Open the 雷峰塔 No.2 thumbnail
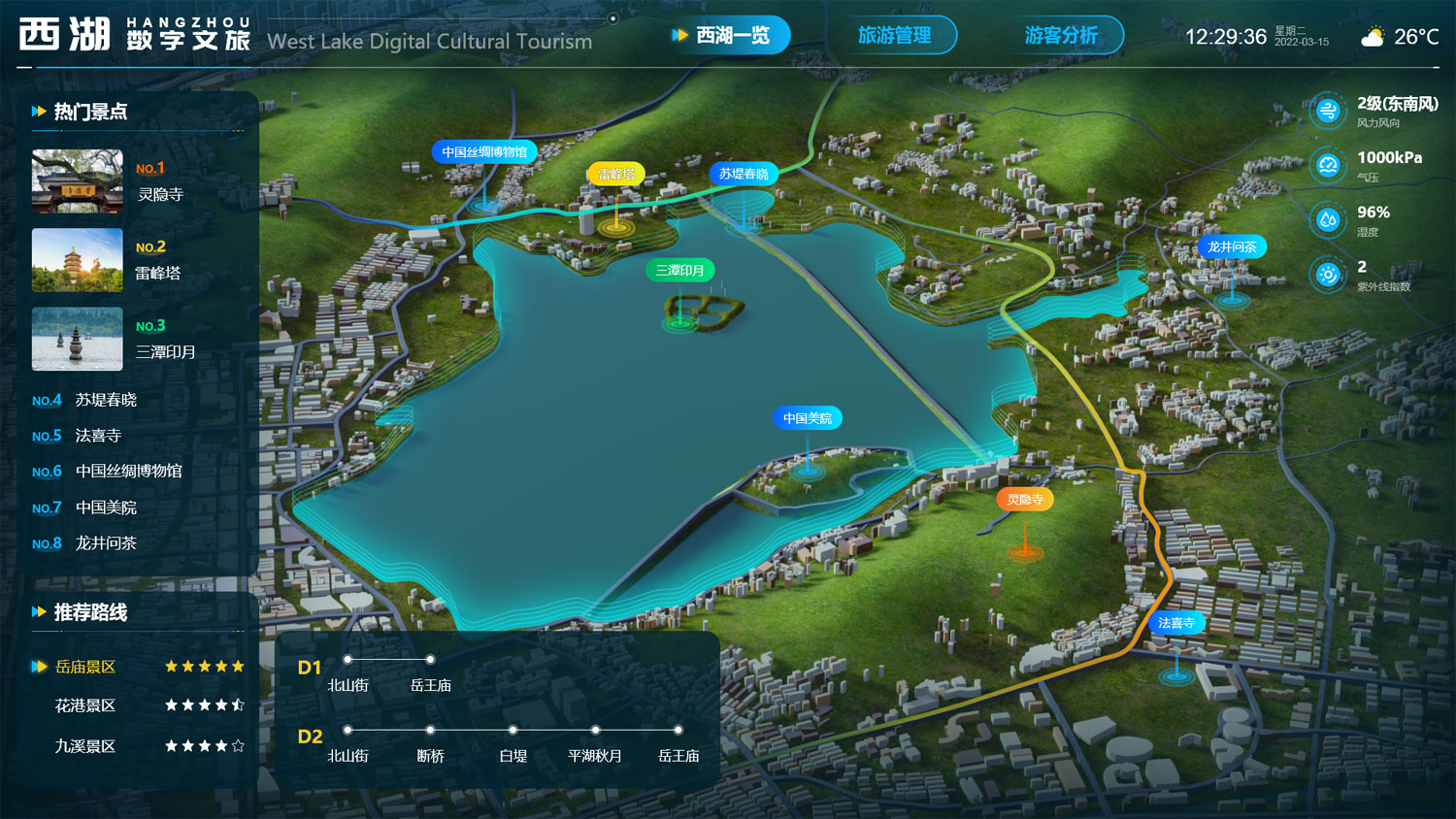Viewport: 1456px width, 819px height. [x=78, y=260]
